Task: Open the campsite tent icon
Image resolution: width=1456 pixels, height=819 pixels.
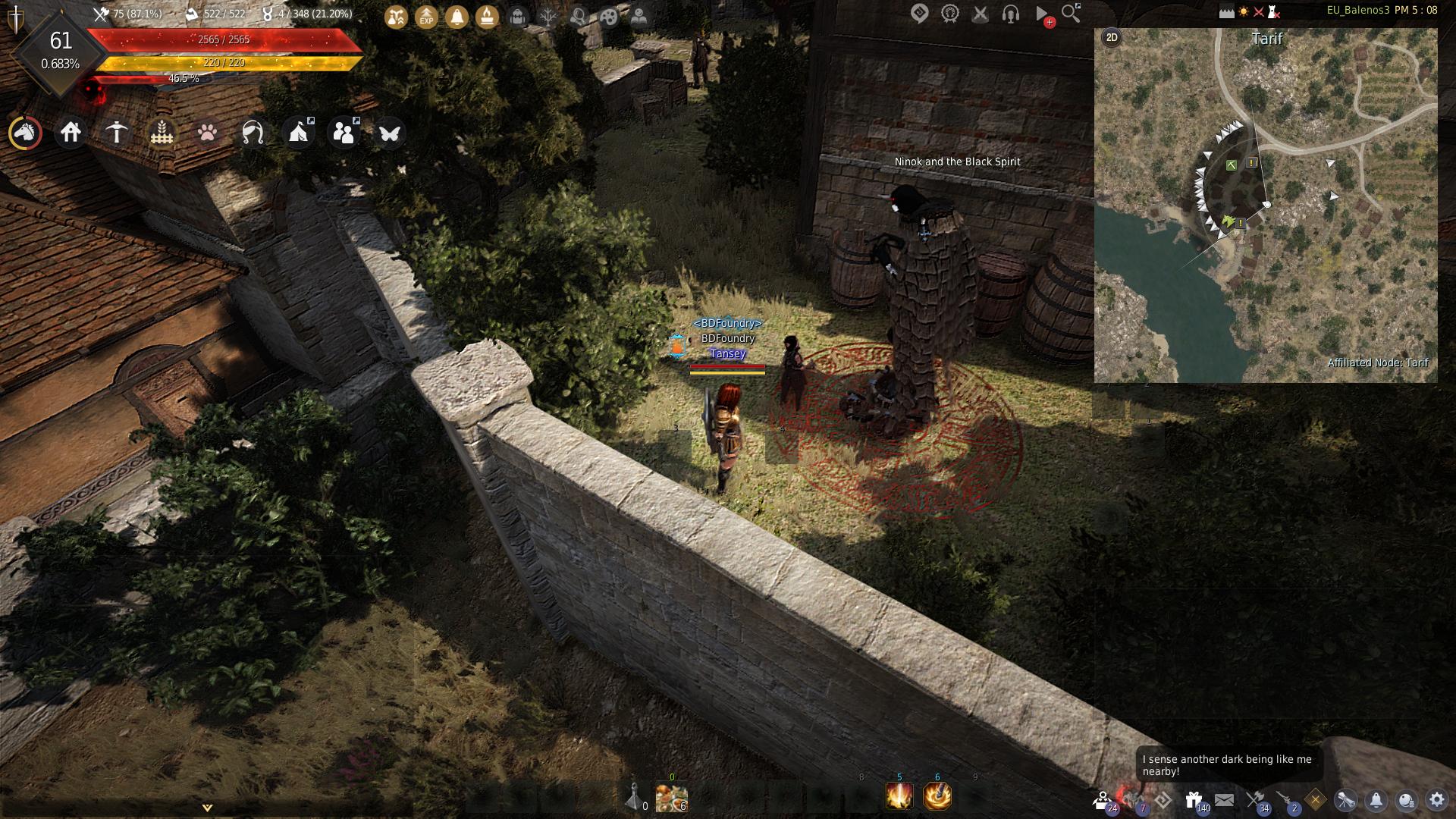Action: coord(298,133)
